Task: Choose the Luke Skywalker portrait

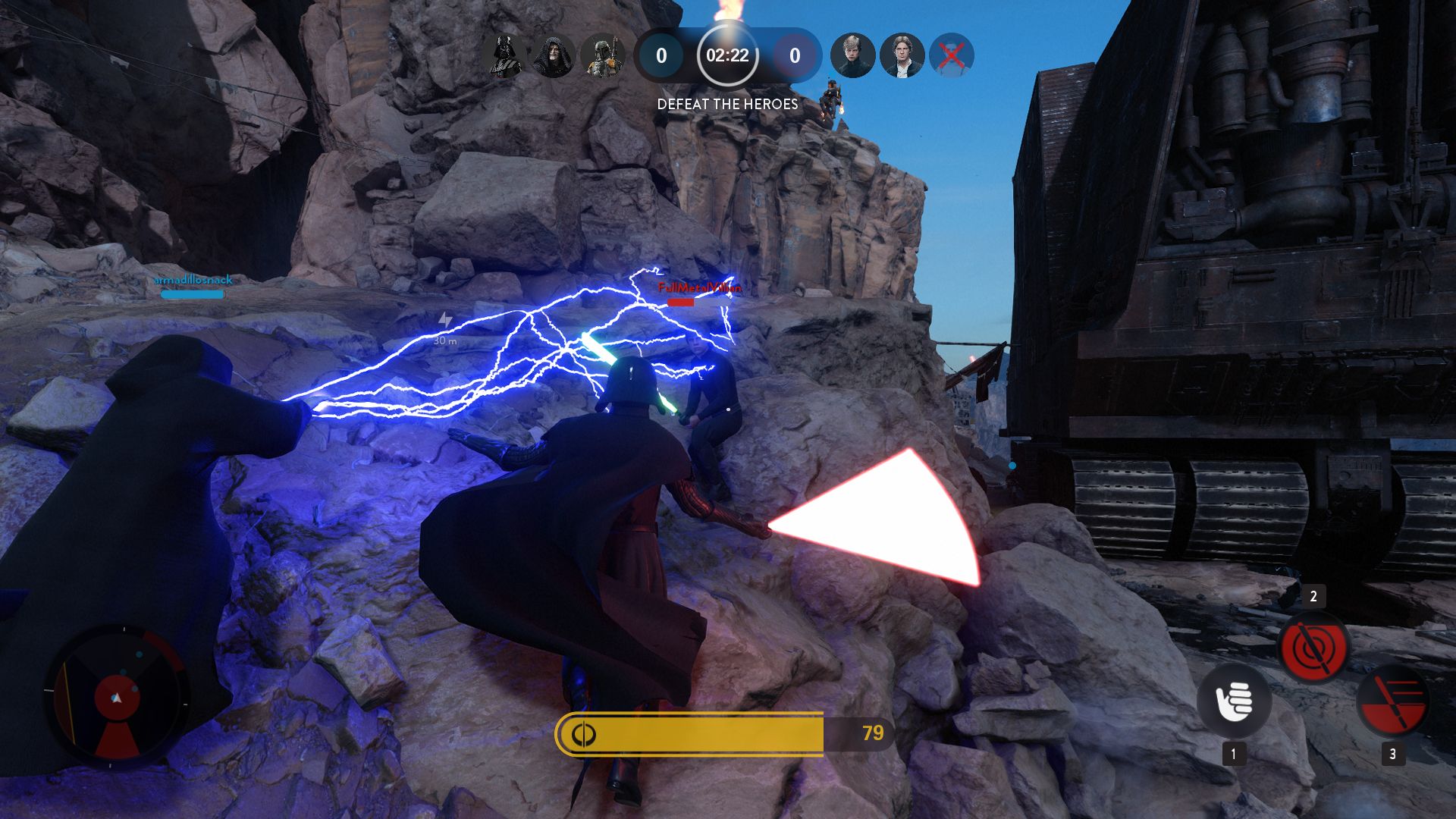Action: click(852, 56)
